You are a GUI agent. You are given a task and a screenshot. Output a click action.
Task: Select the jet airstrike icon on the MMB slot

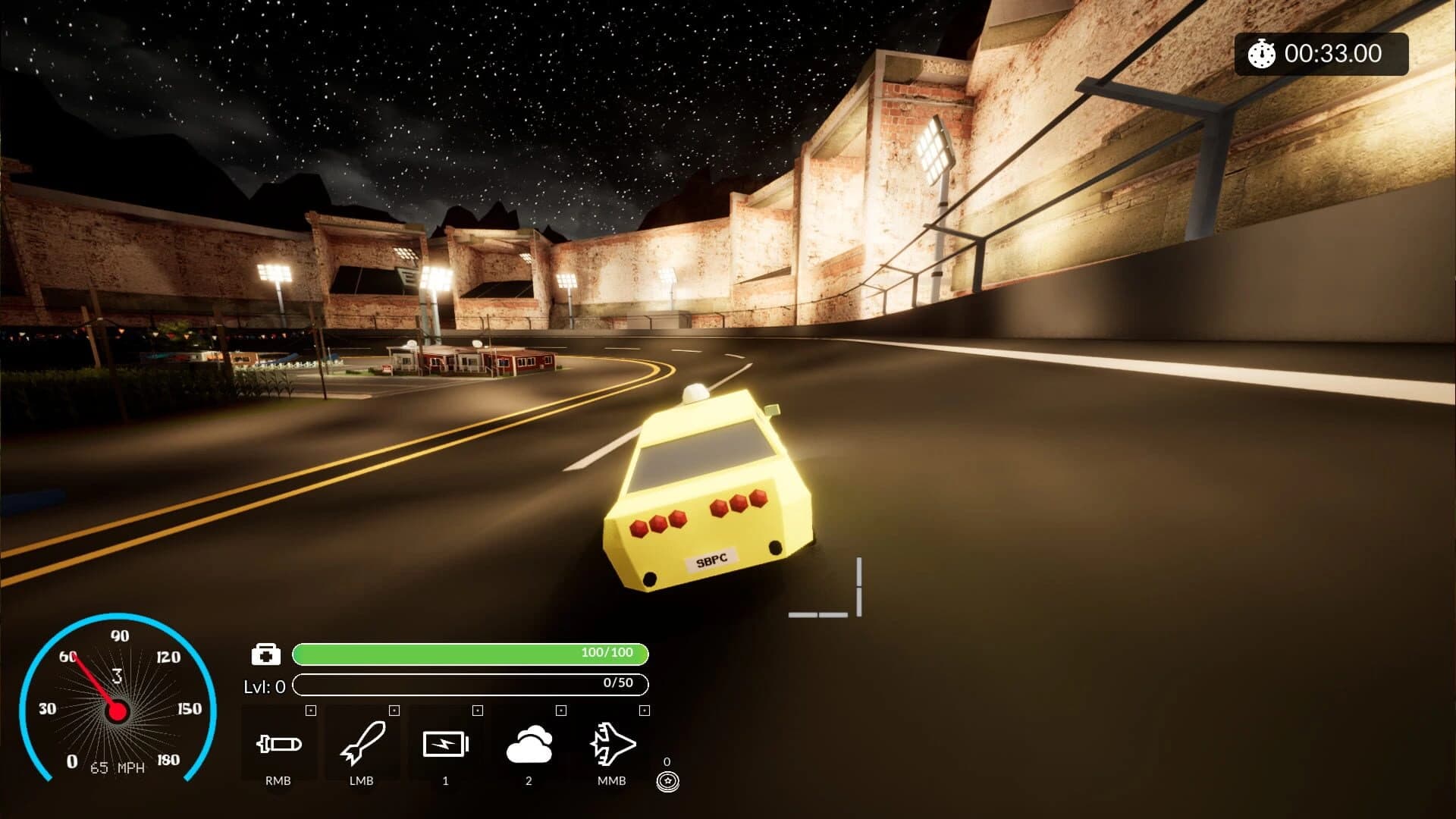click(612, 745)
